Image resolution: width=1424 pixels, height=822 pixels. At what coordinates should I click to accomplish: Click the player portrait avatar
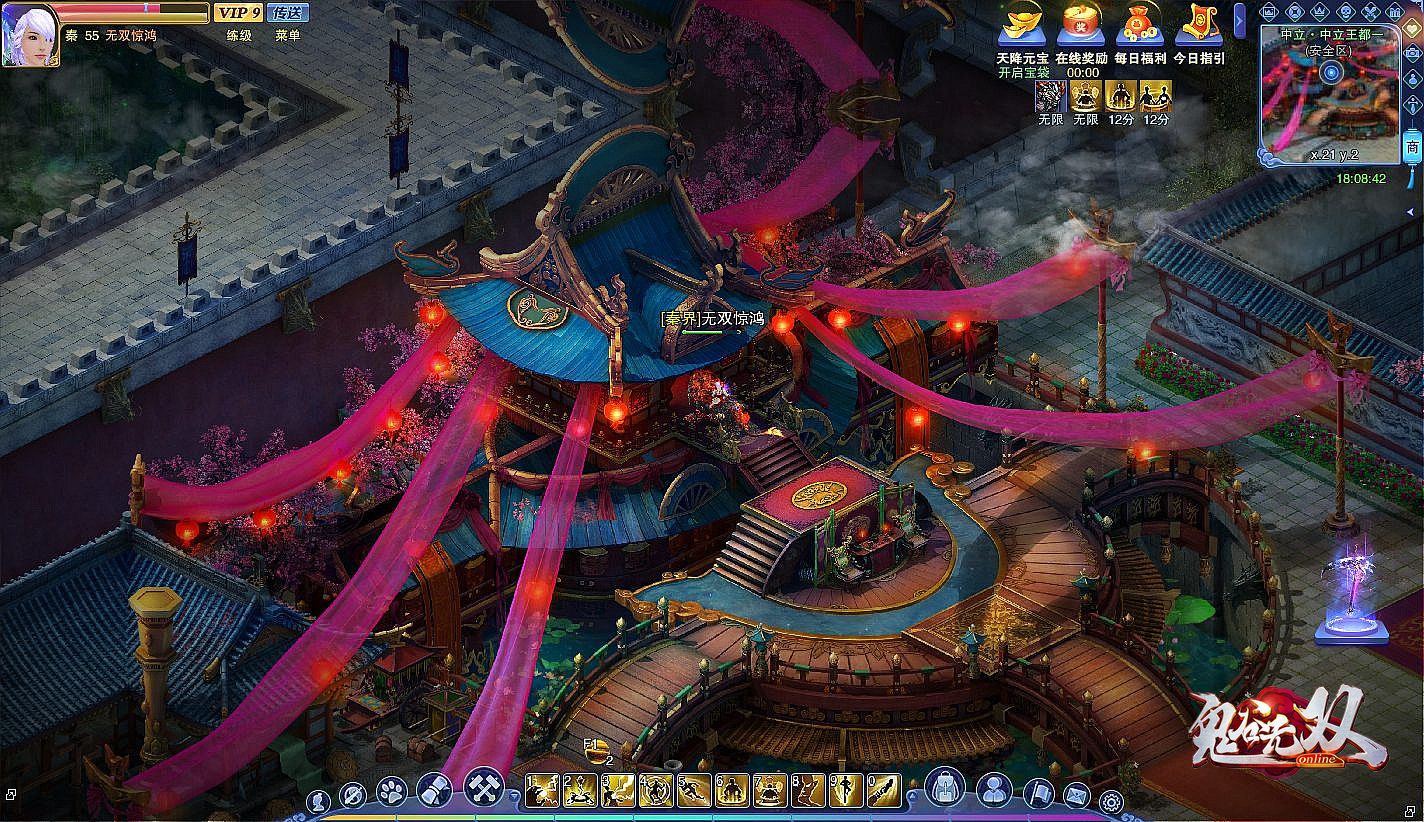coord(31,33)
